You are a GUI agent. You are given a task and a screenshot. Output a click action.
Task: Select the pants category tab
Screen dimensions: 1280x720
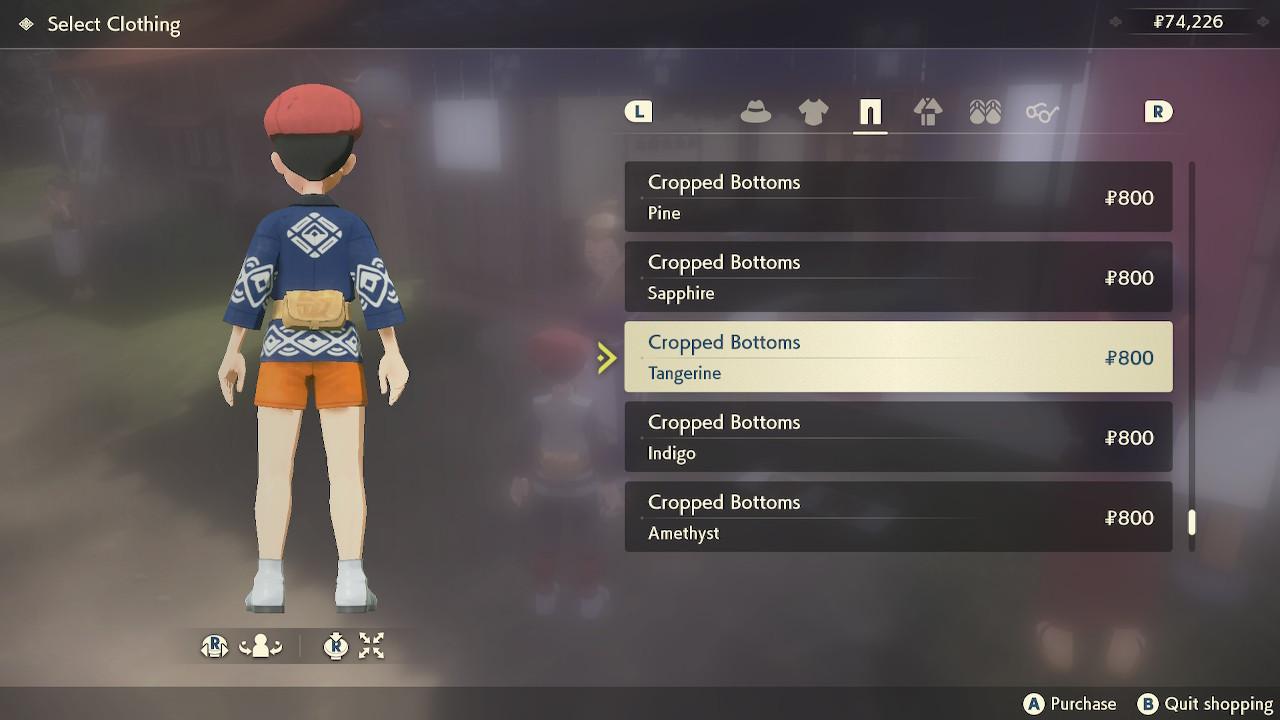tap(870, 112)
